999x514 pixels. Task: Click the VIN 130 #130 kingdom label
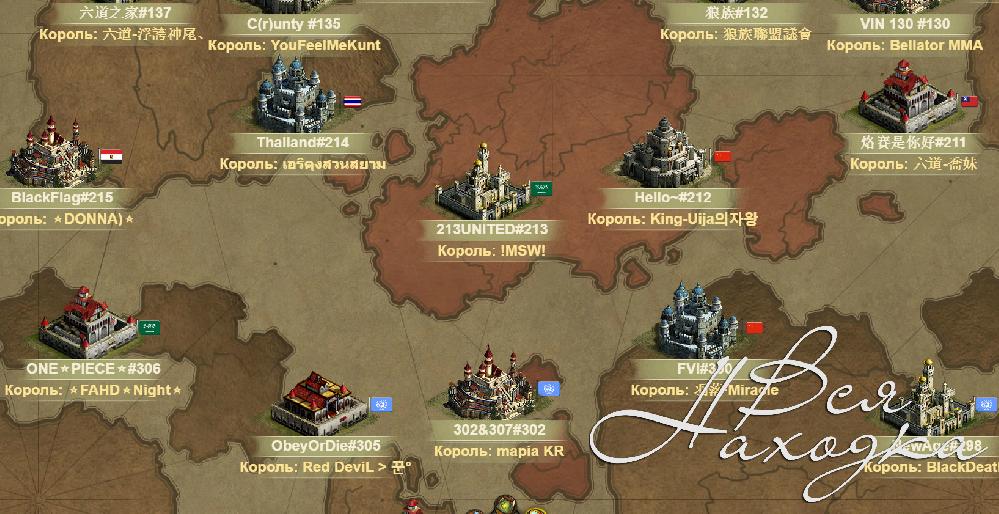pyautogui.click(x=905, y=24)
